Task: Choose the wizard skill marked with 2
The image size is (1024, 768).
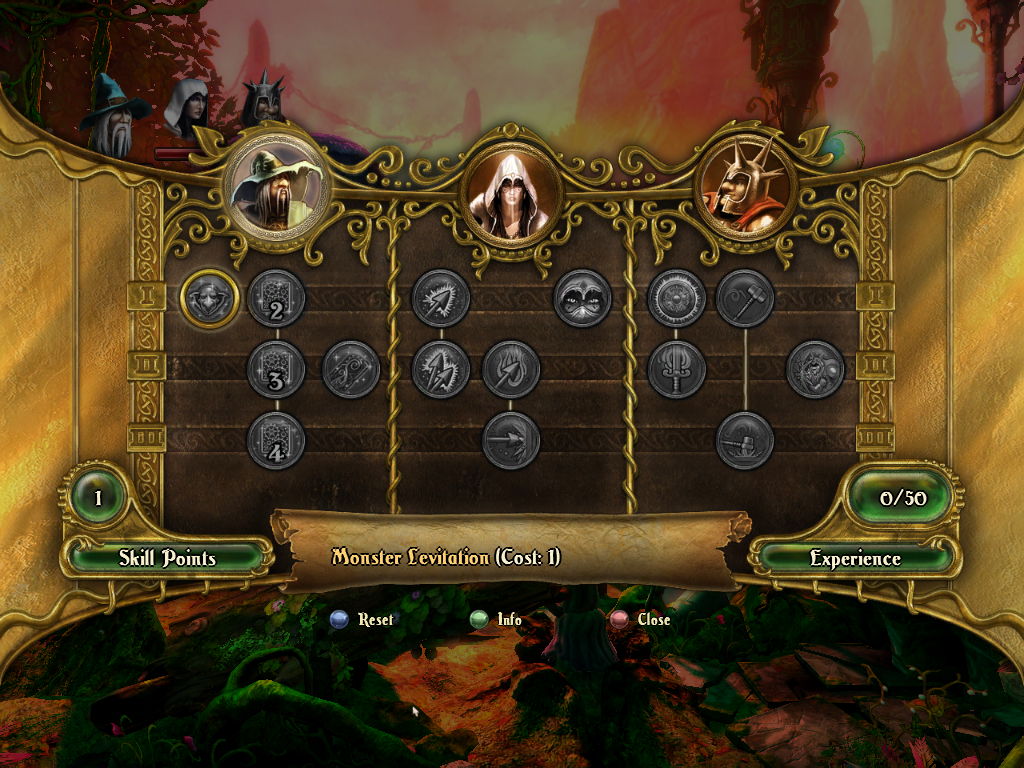Action: pos(276,298)
